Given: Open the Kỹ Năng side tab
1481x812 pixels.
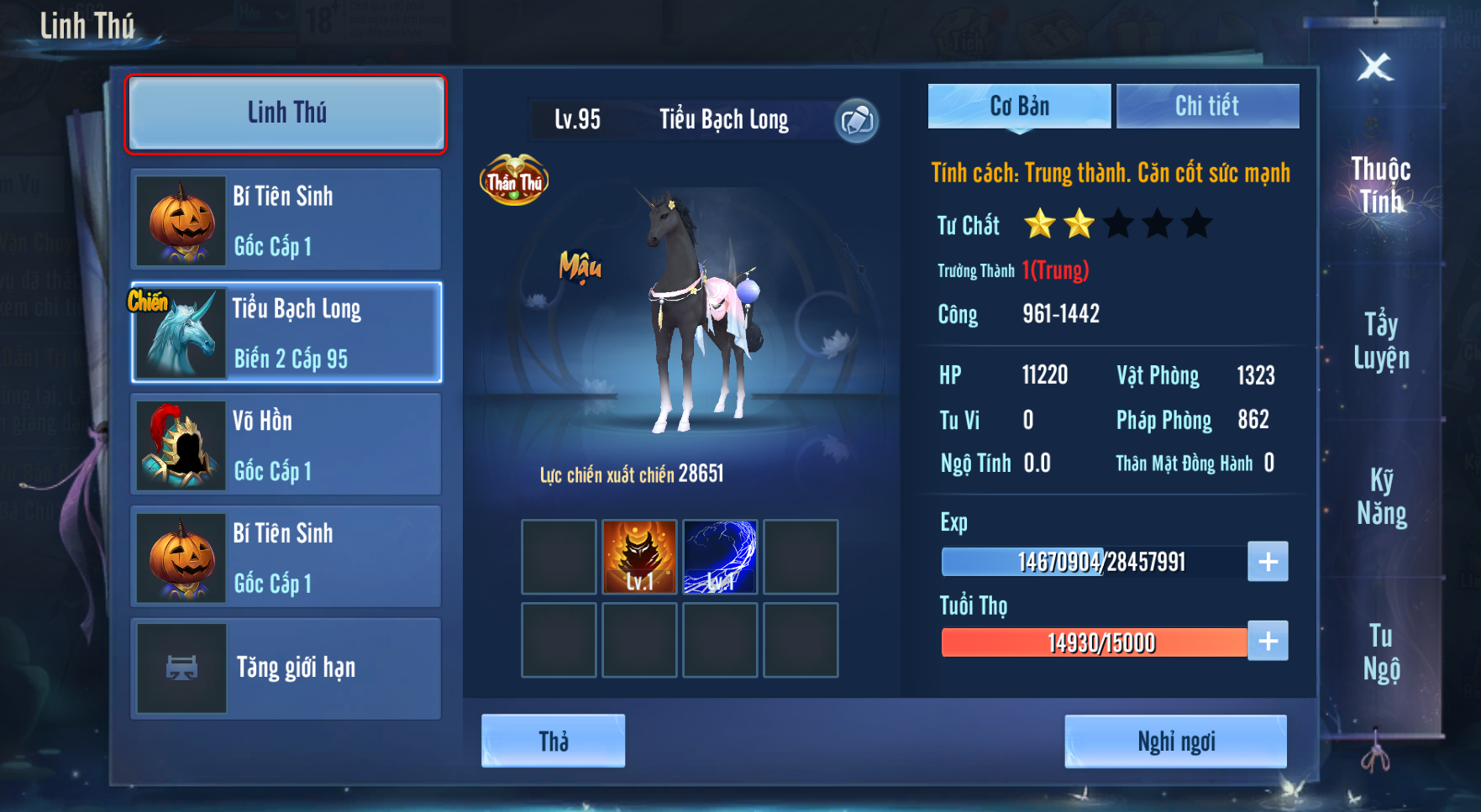Looking at the screenshot, I should tap(1381, 496).
